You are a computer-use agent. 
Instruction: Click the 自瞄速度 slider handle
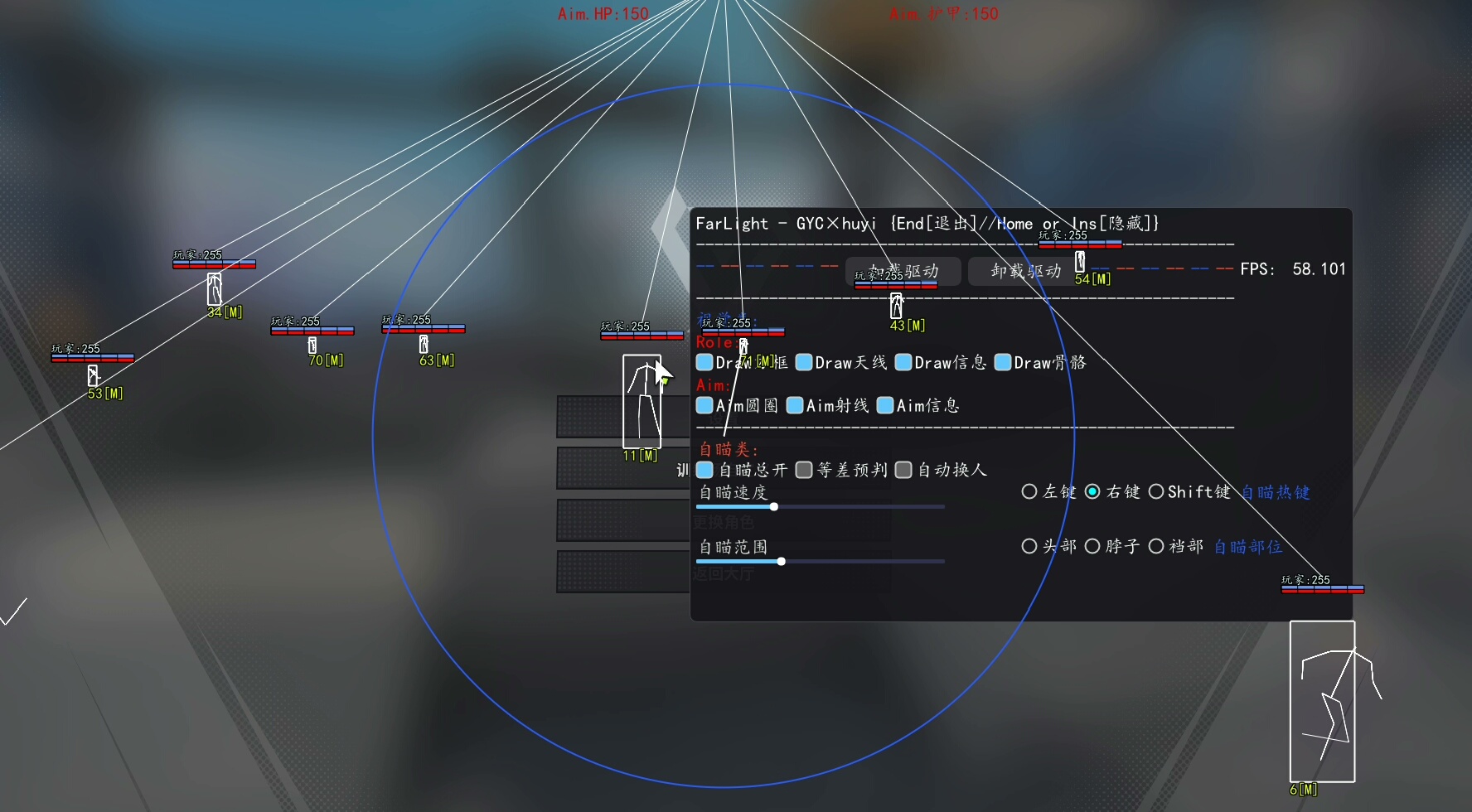coord(773,506)
